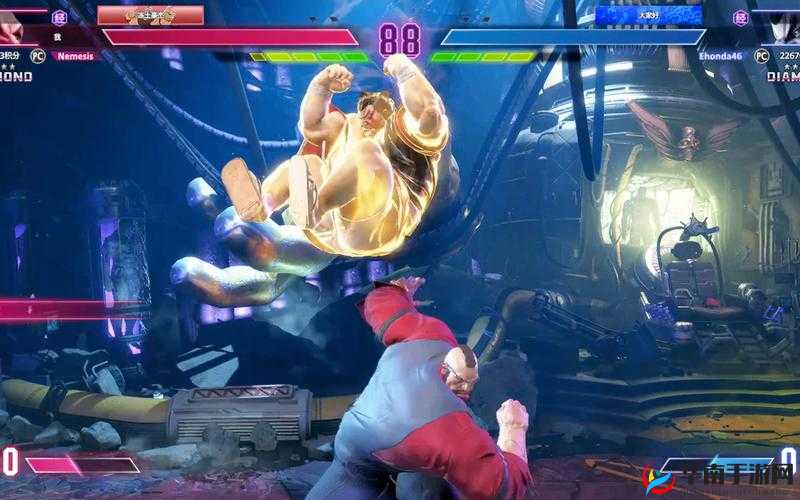Click the PC platform icon beside Nemesis
The width and height of the screenshot is (800, 500).
coord(38,56)
